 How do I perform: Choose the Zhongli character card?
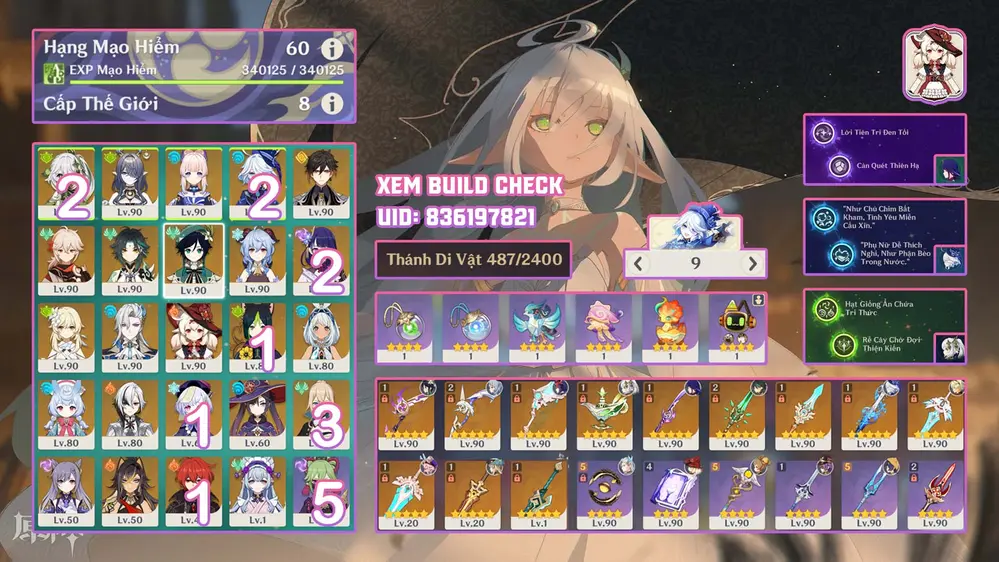(320, 183)
